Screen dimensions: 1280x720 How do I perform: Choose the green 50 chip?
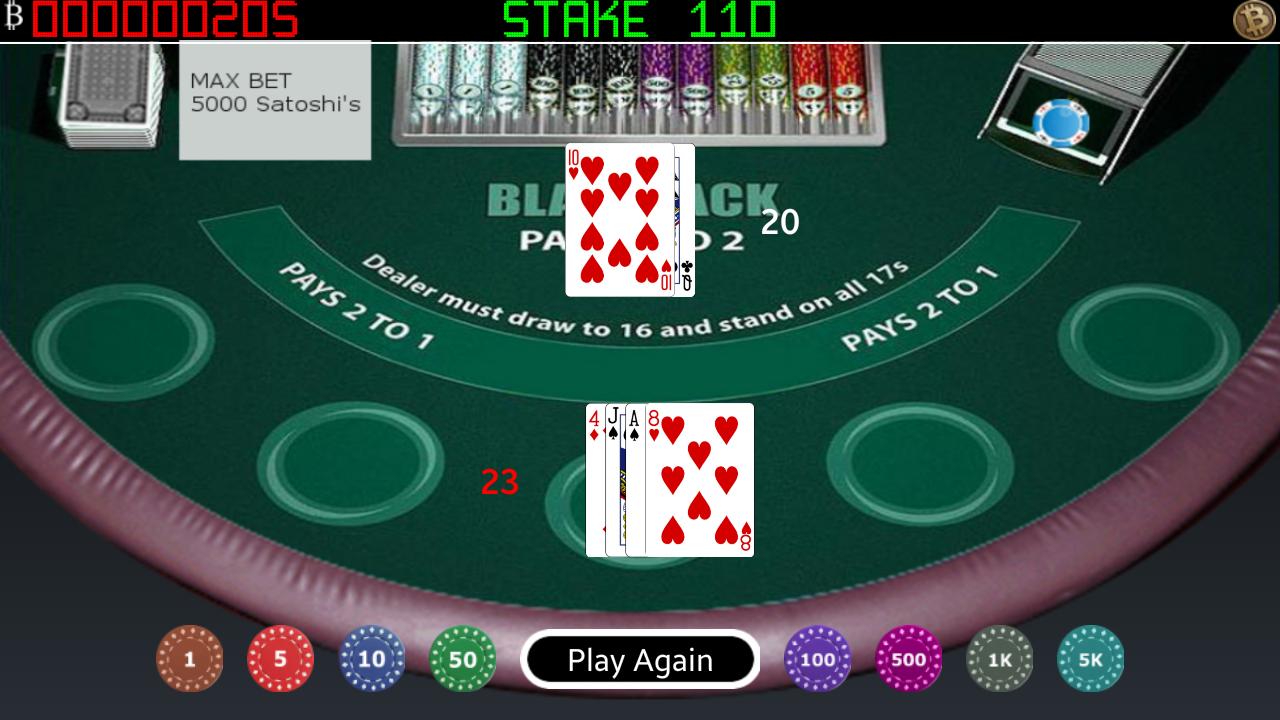pos(464,659)
